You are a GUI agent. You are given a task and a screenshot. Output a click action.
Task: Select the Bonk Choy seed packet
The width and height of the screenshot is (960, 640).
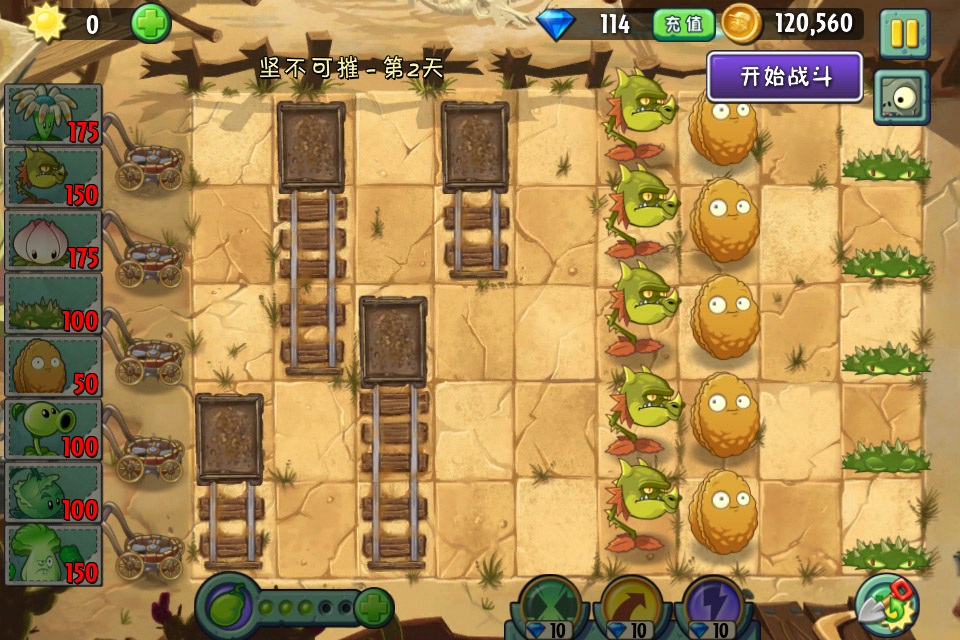tap(53, 554)
